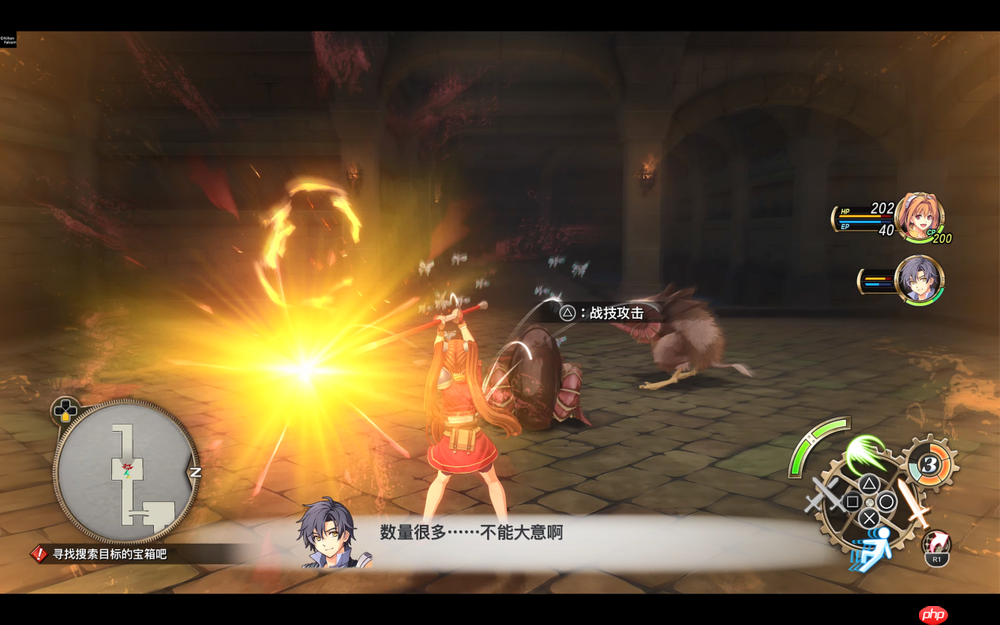The image size is (1000, 625).
Task: Switch character with the red arrow icon
Action: [x=936, y=545]
